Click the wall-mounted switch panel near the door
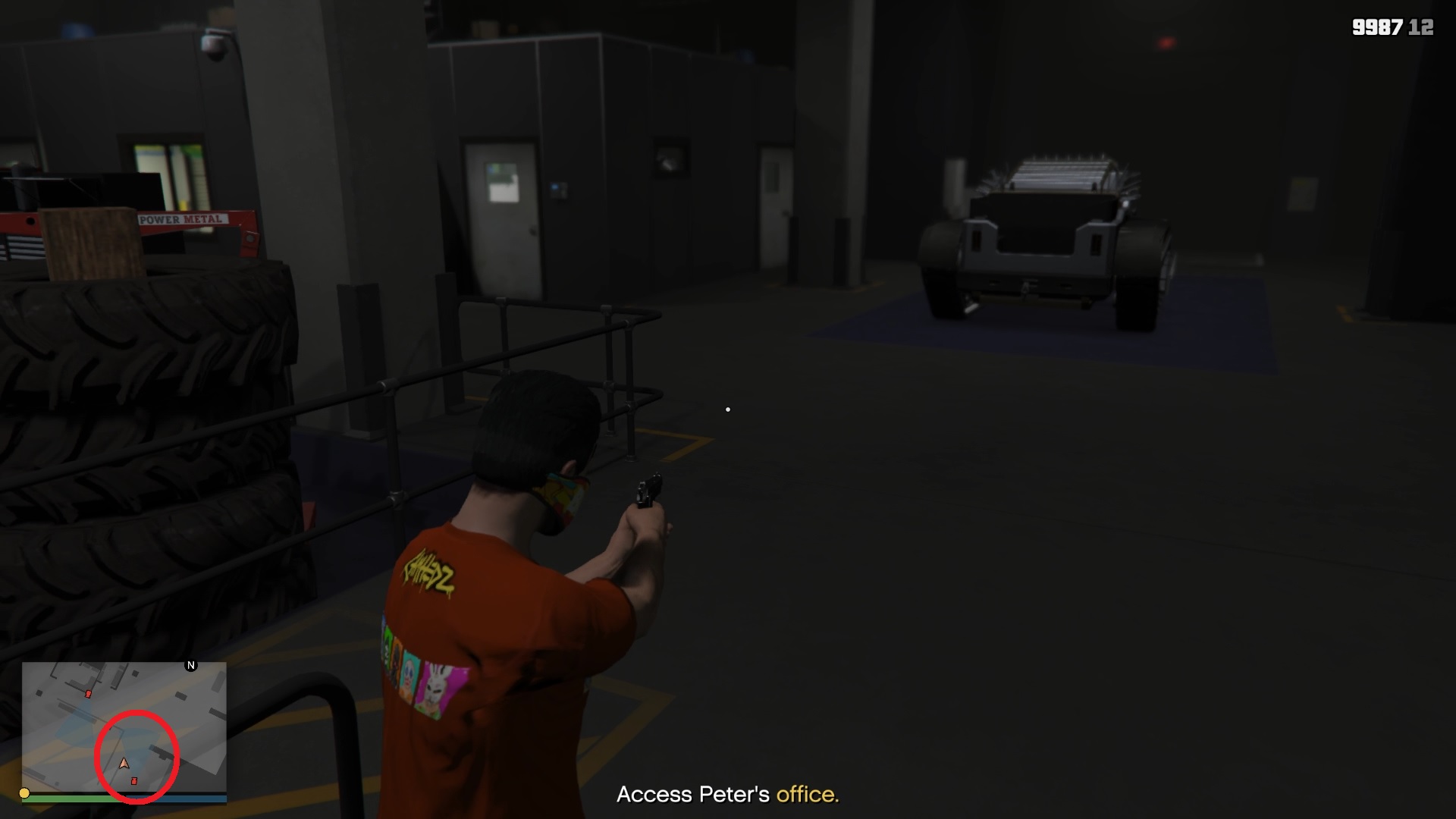1456x819 pixels. pyautogui.click(x=559, y=190)
